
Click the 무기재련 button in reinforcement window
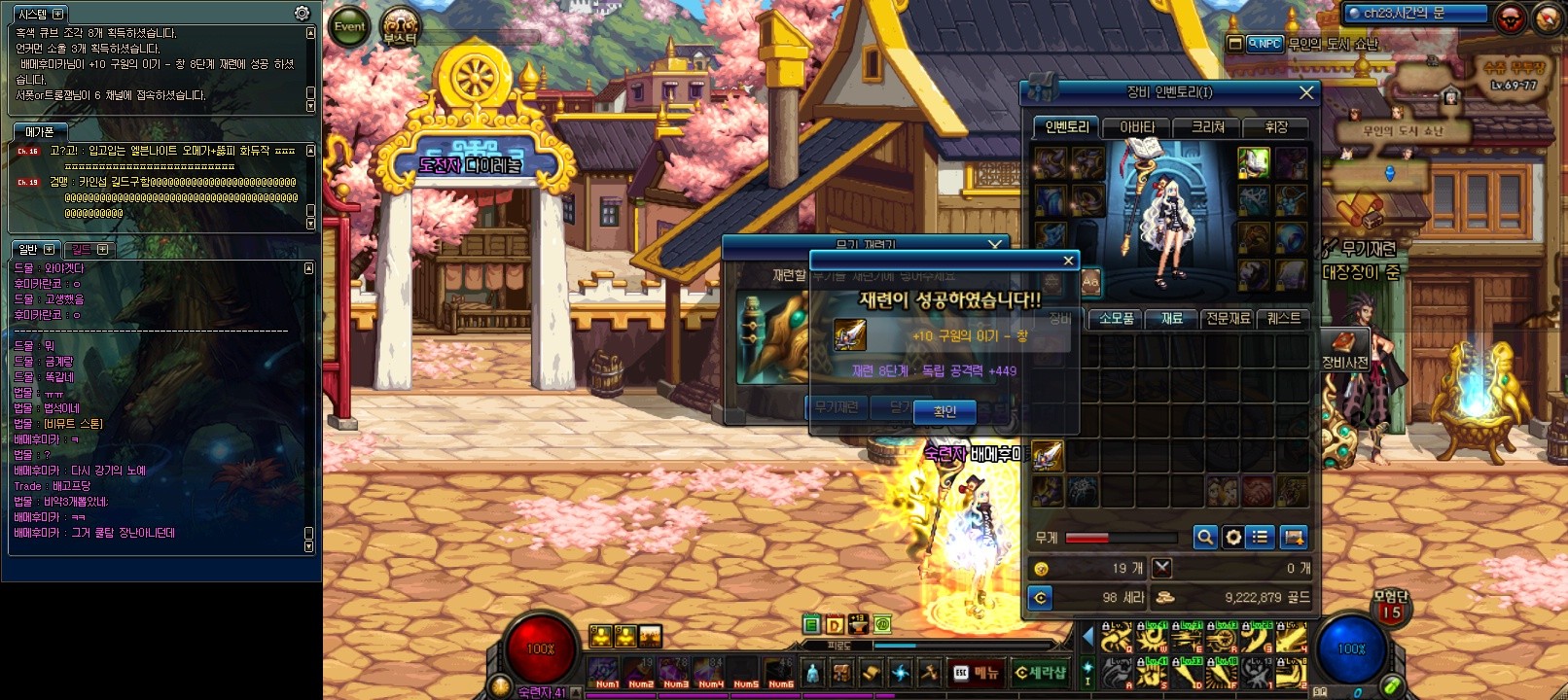pos(837,407)
